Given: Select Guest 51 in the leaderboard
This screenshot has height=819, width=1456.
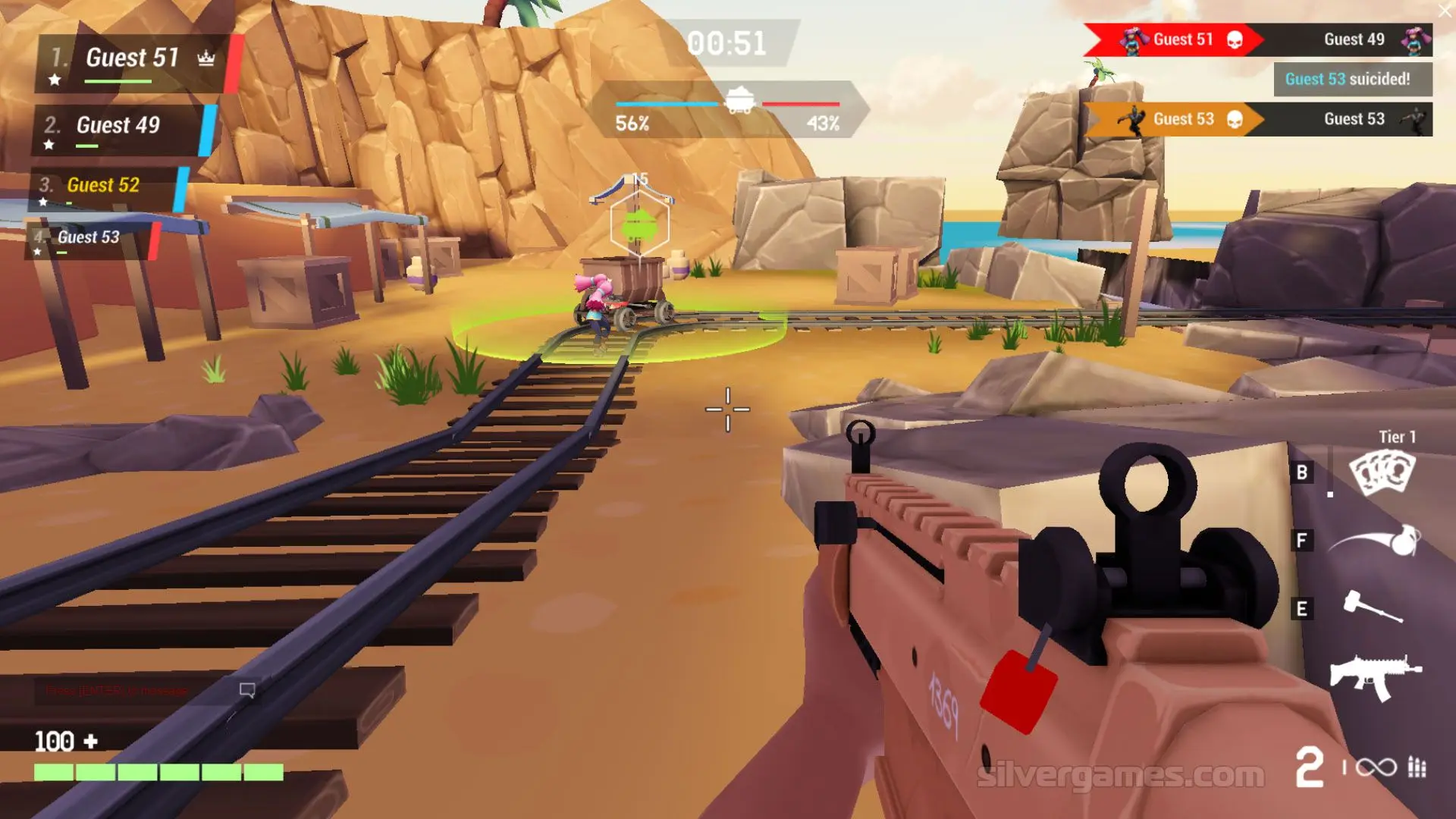Looking at the screenshot, I should click(x=133, y=59).
